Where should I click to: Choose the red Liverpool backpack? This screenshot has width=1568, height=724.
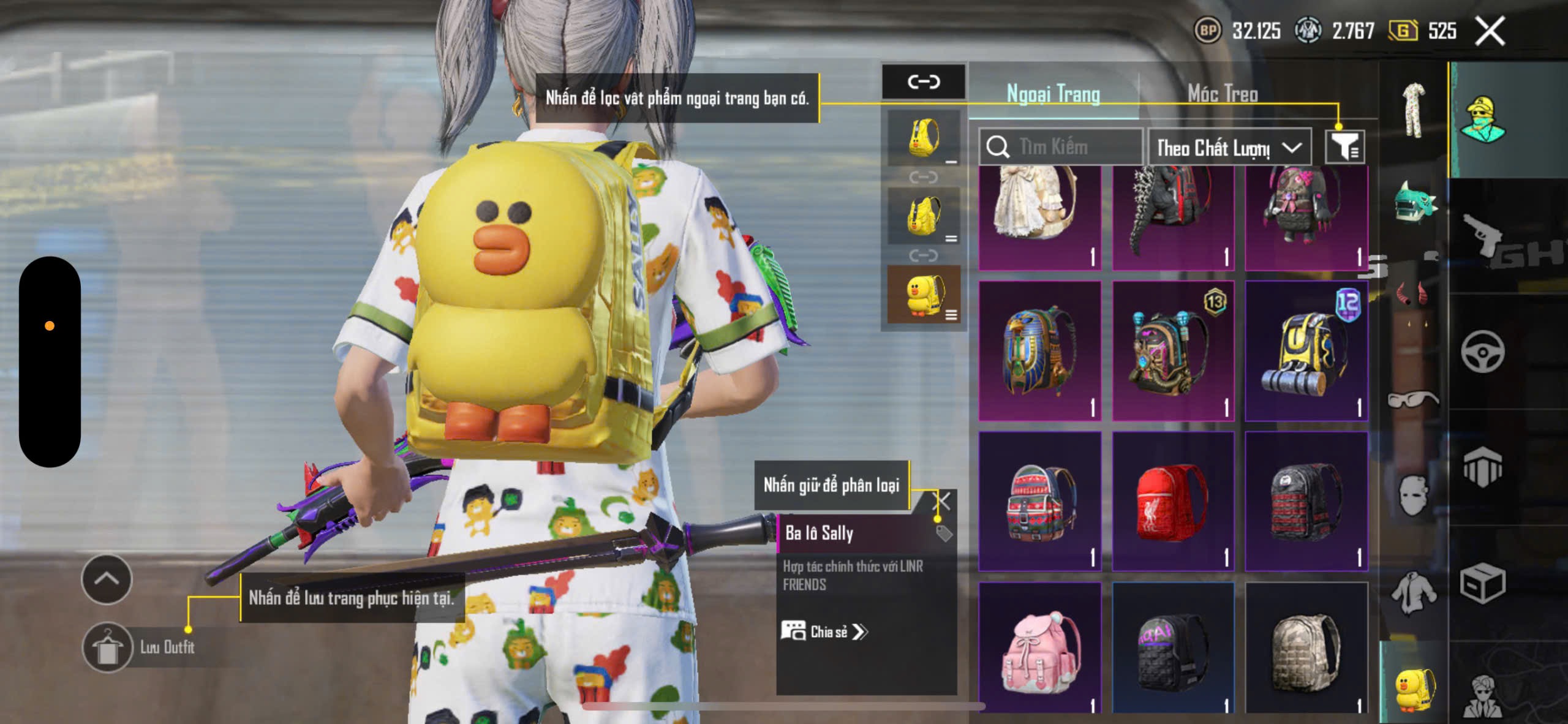tap(1172, 502)
